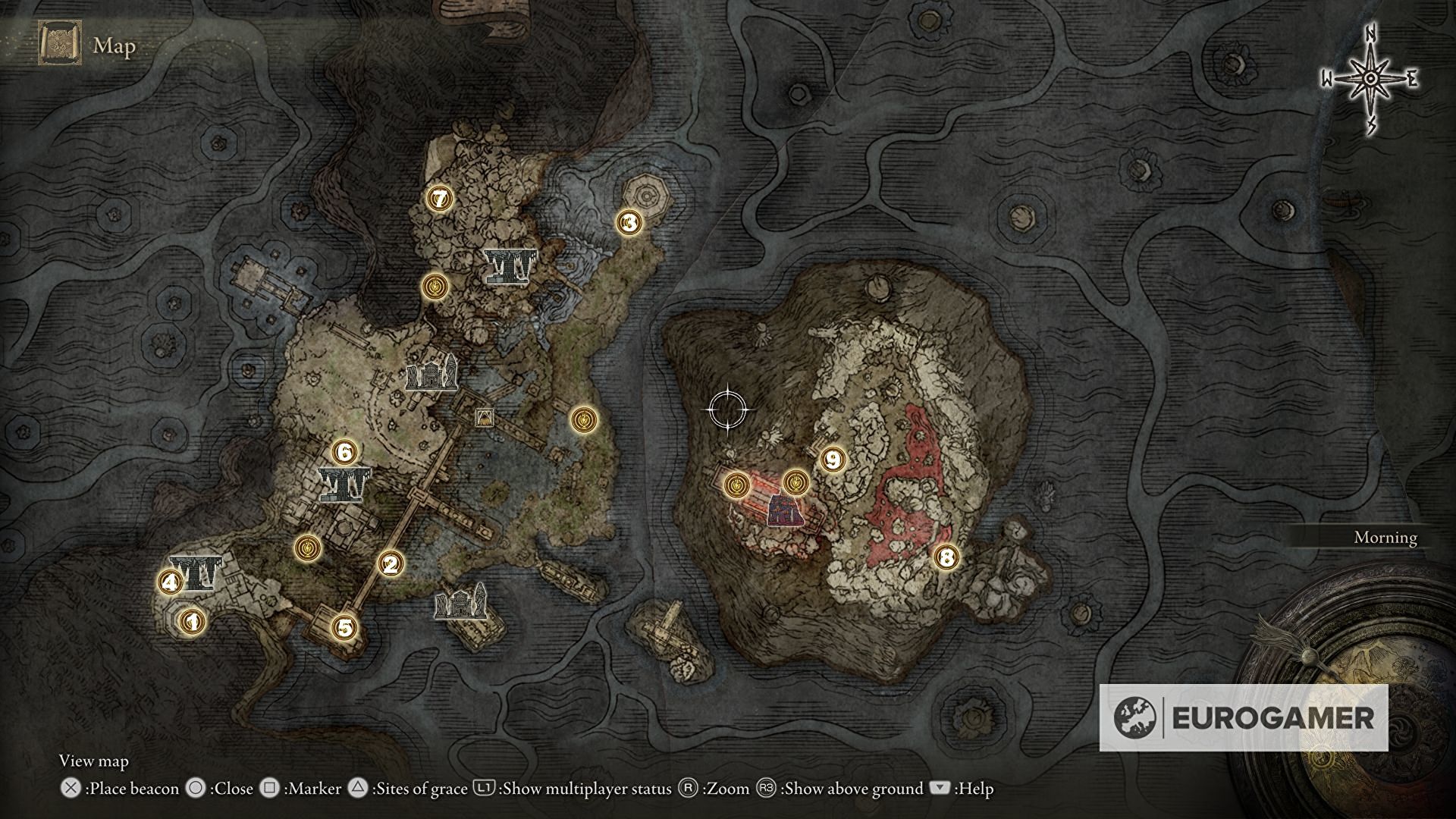Click the compass rose indicator
Image resolution: width=1456 pixels, height=819 pixels.
[1370, 80]
